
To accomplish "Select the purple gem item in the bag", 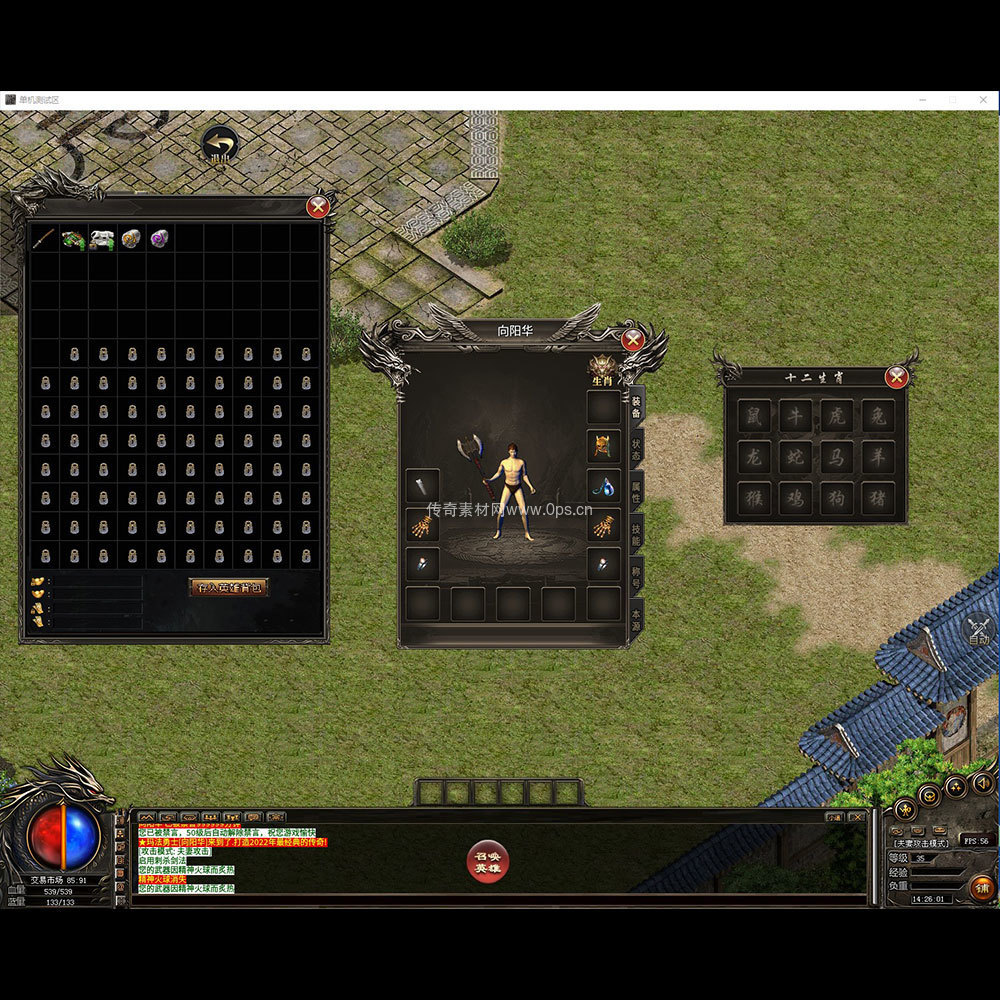I will tap(159, 238).
